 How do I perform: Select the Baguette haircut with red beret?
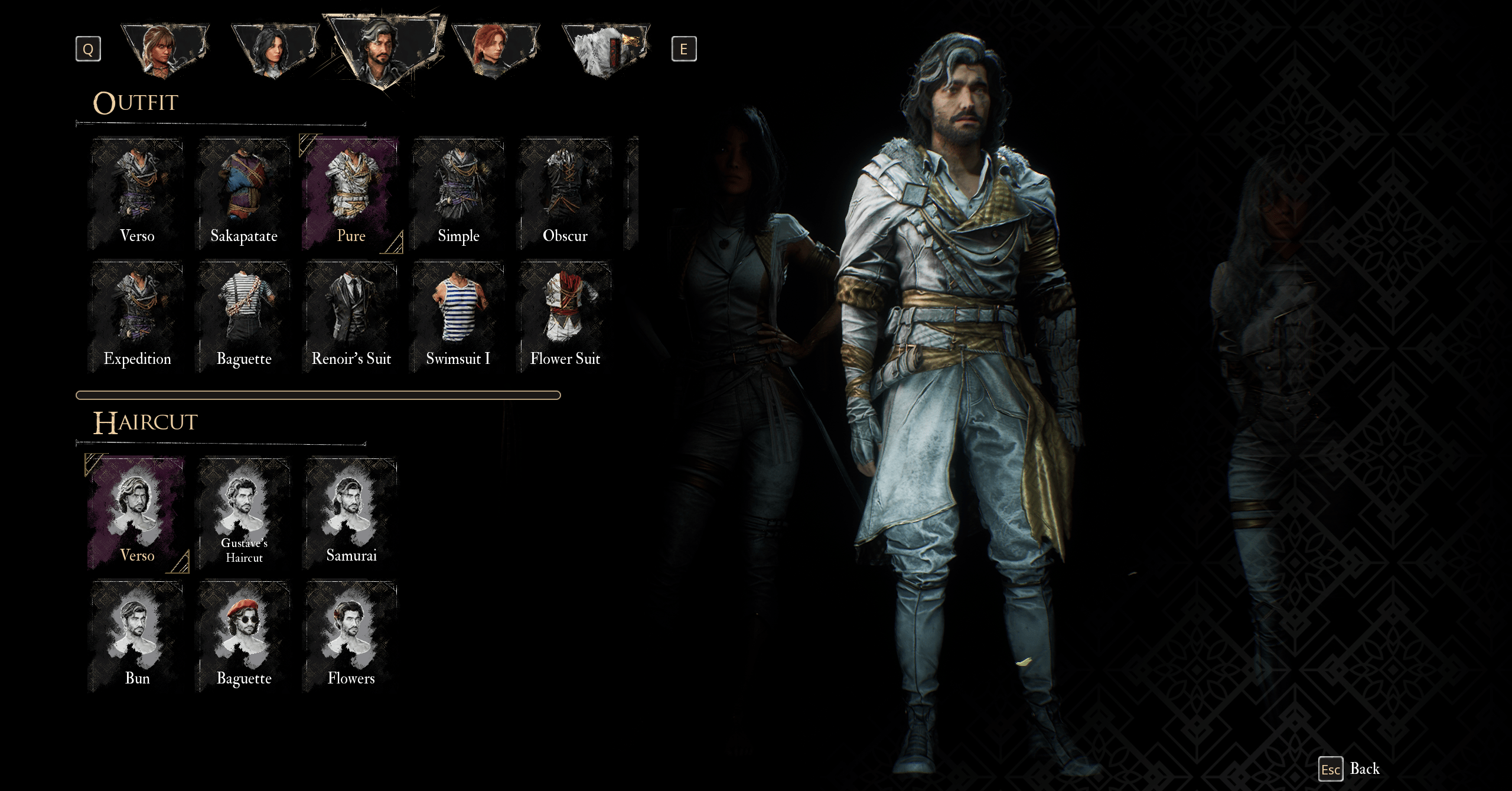244,636
